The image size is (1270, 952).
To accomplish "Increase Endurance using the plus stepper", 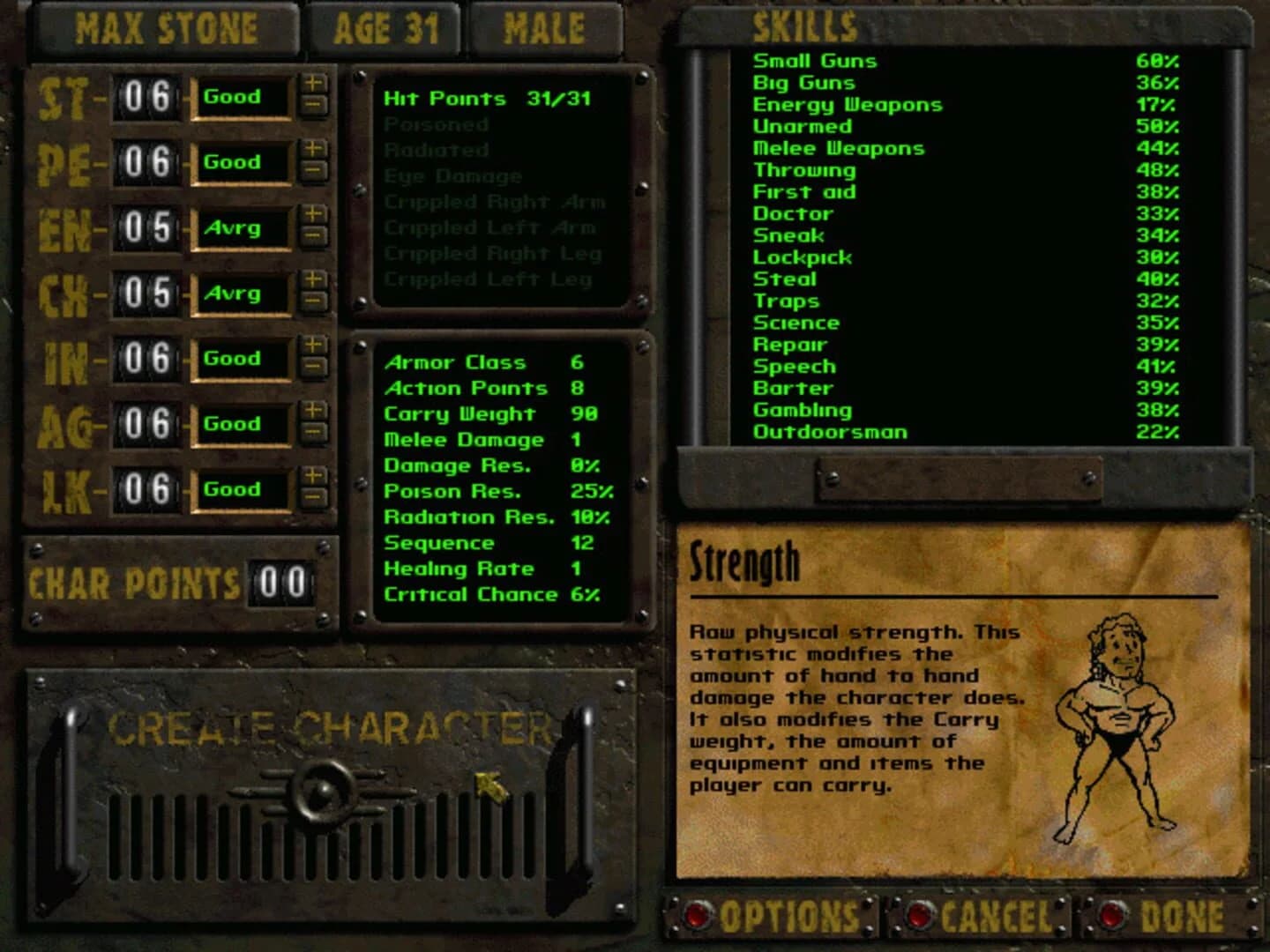I will coord(315,217).
